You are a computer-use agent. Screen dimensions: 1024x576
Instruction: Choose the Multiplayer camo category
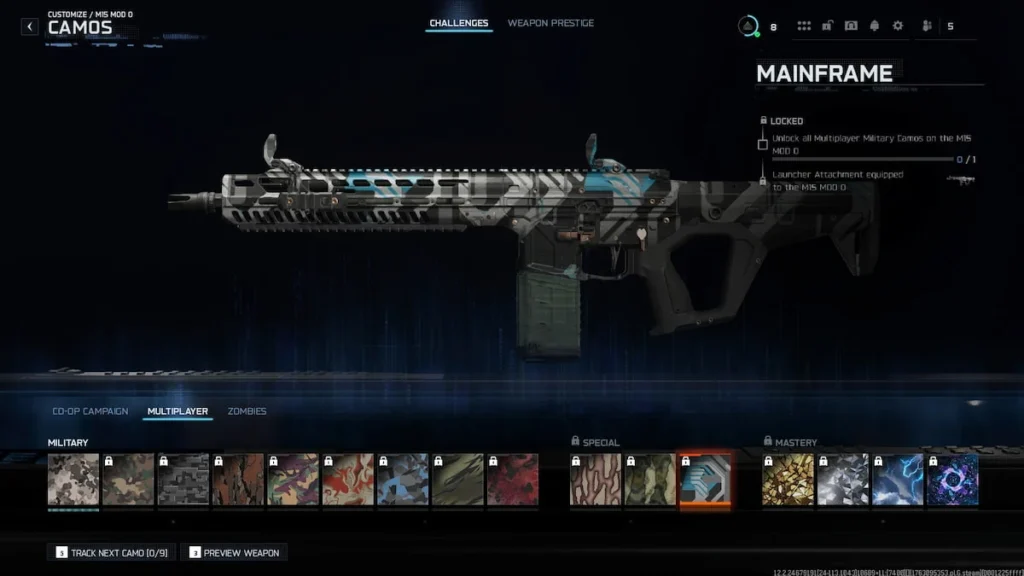(177, 411)
